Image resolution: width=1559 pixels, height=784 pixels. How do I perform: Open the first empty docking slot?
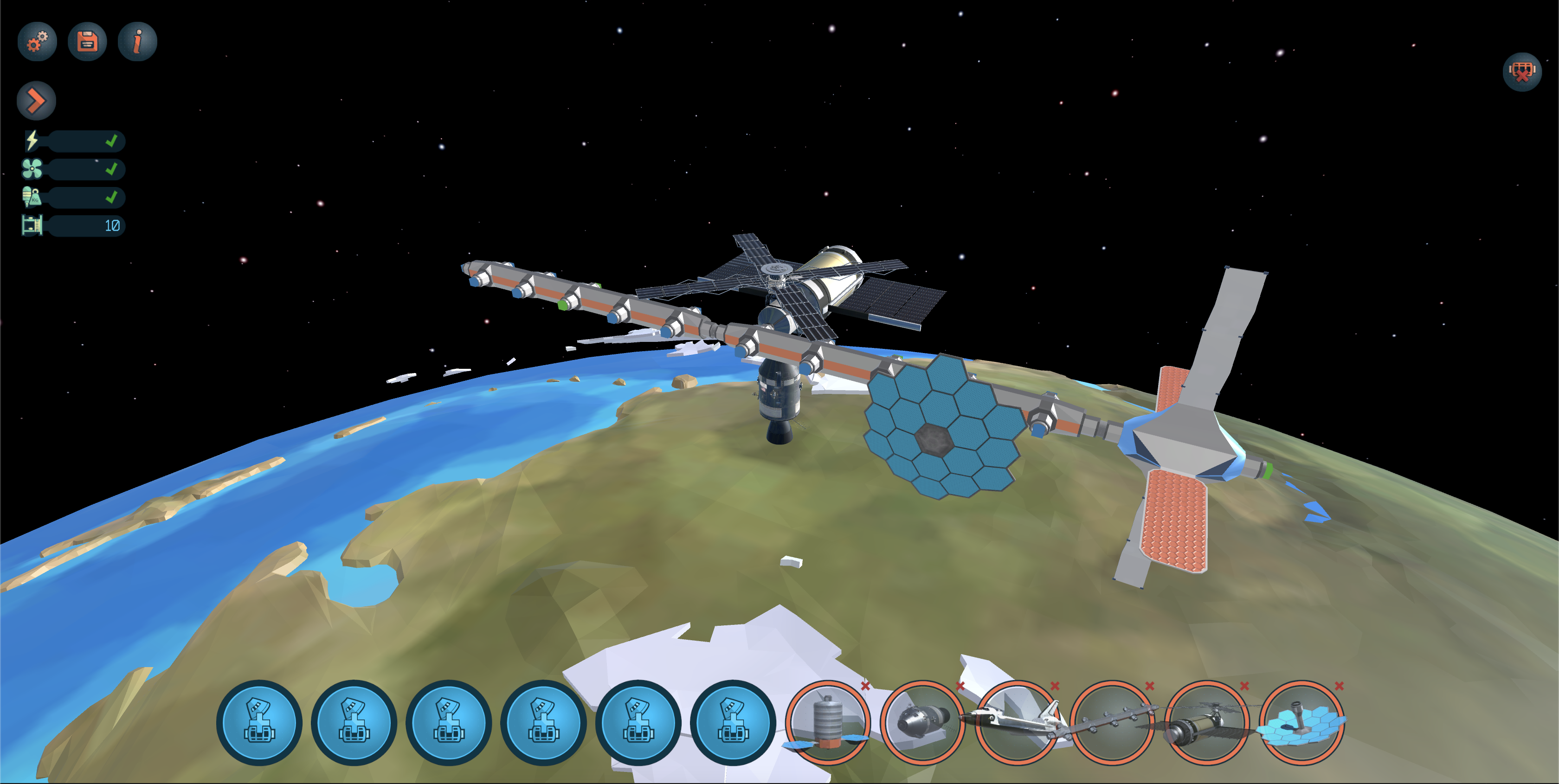pyautogui.click(x=259, y=724)
